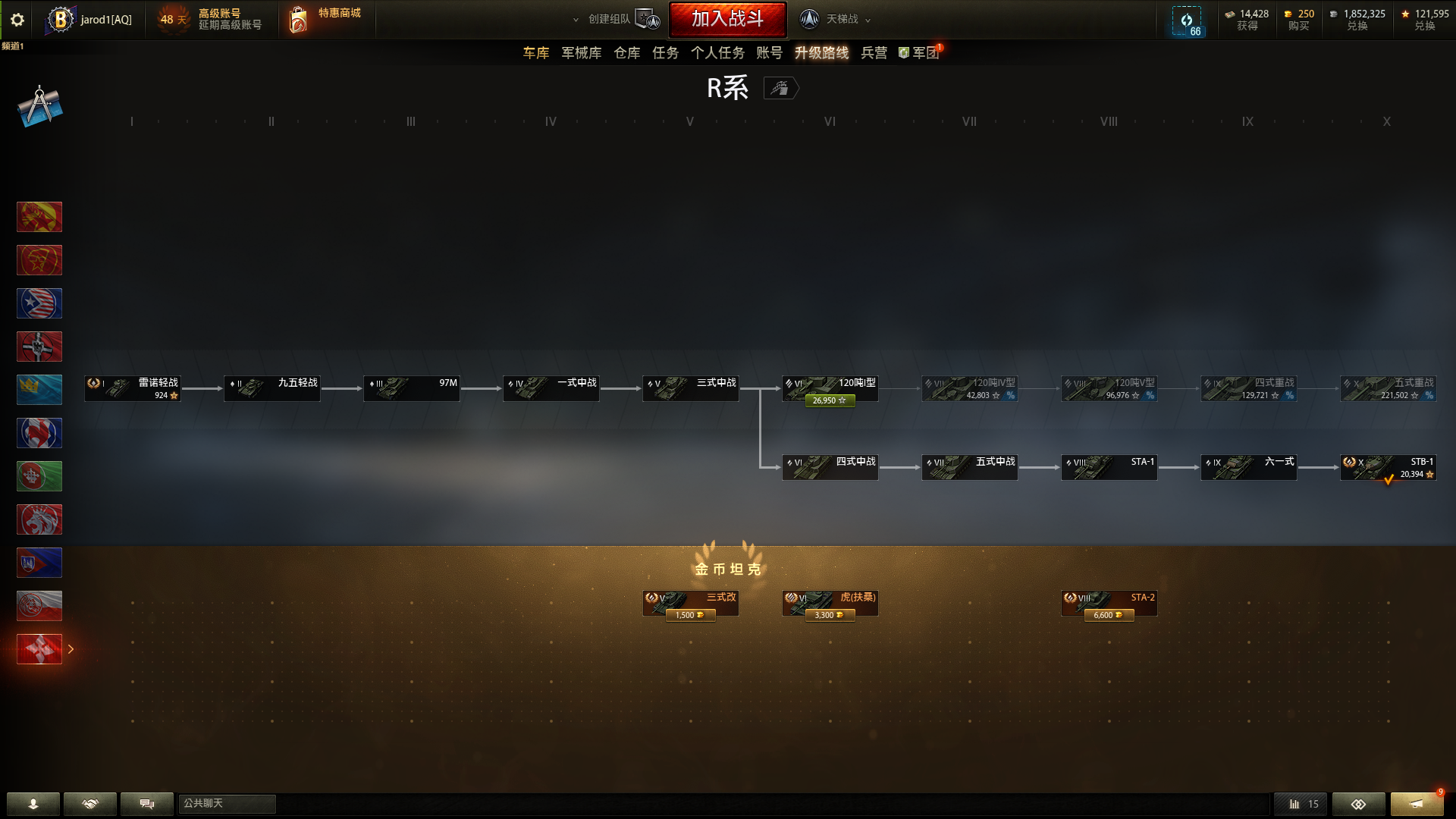This screenshot has width=1456, height=819.
Task: Click the 公共聊天 public chat box
Action: click(227, 804)
